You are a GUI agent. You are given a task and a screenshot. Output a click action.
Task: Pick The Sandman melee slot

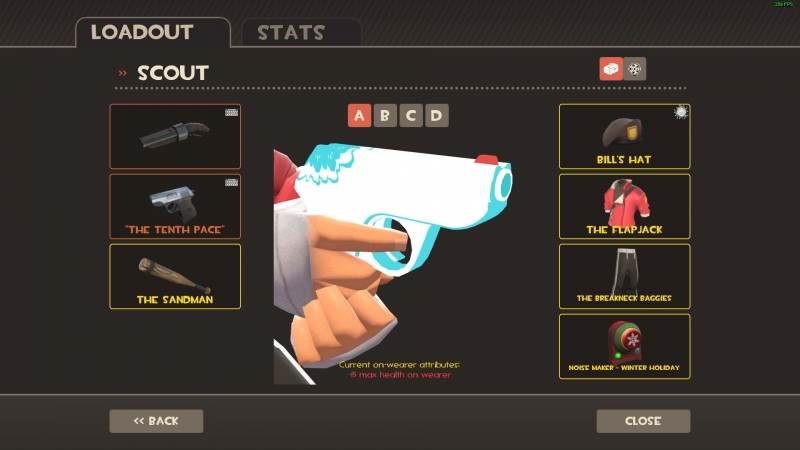pyautogui.click(x=175, y=276)
